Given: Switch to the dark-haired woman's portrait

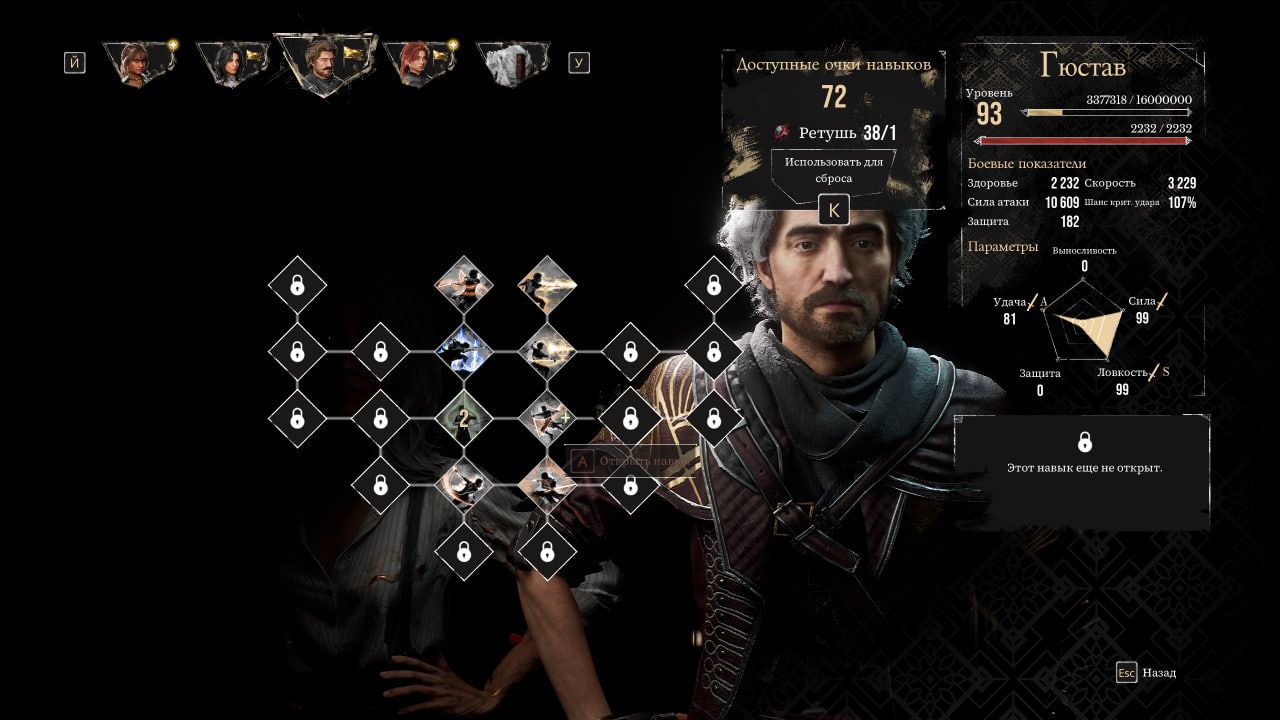Looking at the screenshot, I should (231, 63).
